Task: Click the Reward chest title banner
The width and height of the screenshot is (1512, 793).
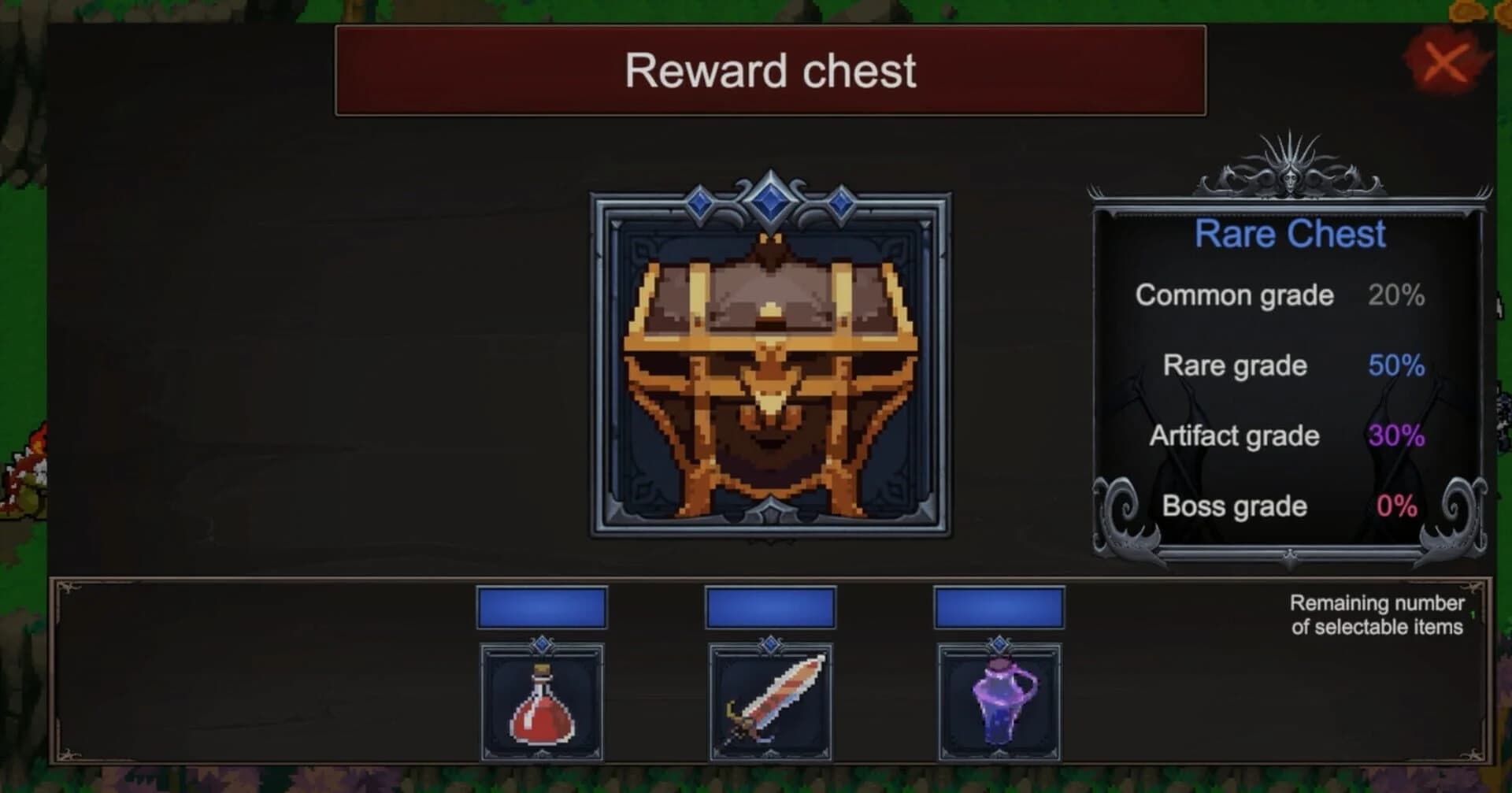Action: (x=770, y=70)
